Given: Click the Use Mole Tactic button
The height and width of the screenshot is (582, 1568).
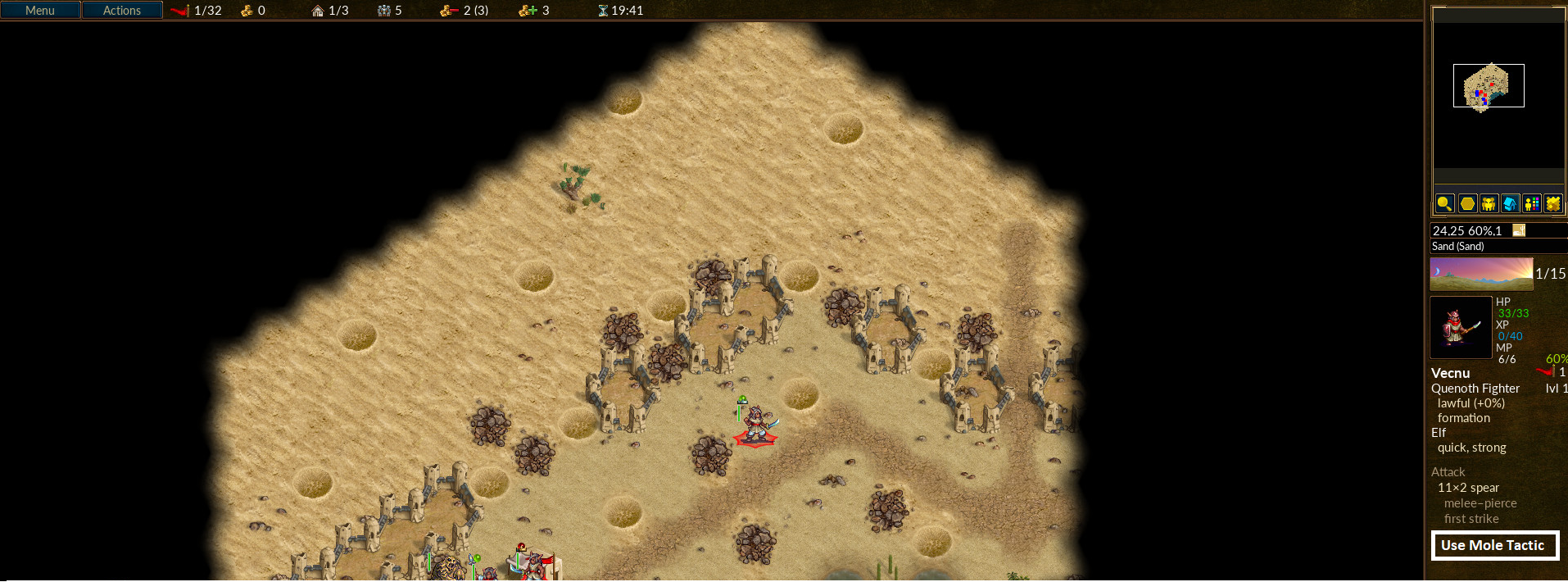Looking at the screenshot, I should coord(1494,545).
